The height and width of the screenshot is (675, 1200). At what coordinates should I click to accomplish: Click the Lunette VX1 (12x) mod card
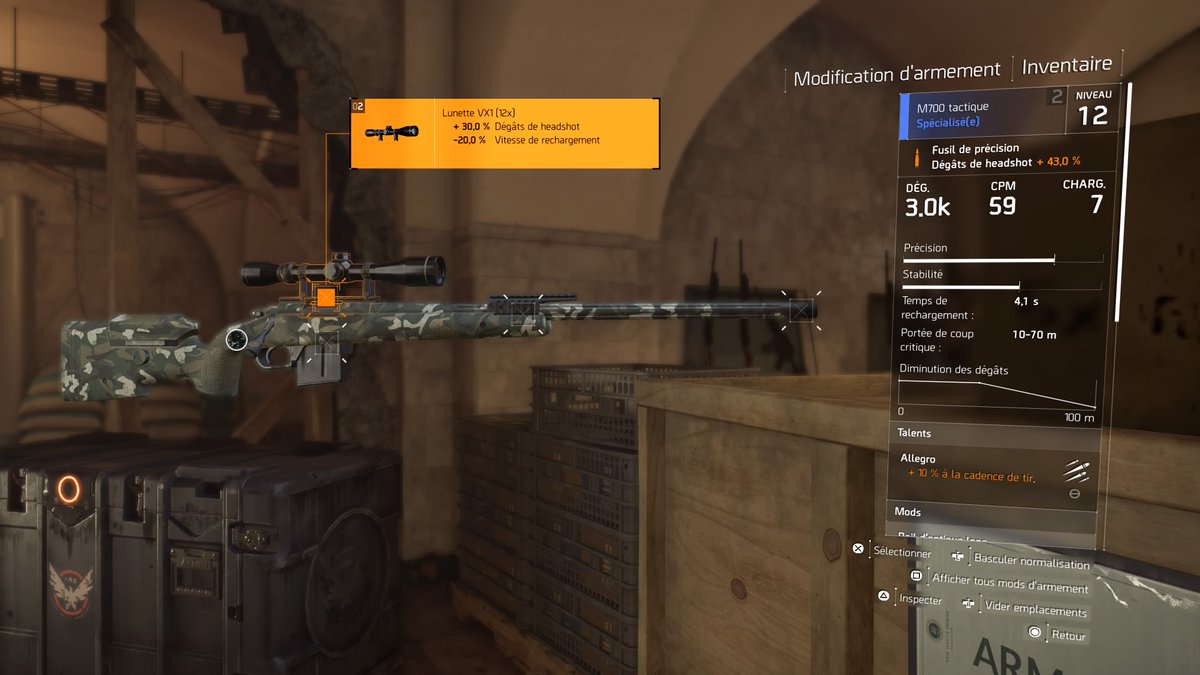(x=504, y=132)
